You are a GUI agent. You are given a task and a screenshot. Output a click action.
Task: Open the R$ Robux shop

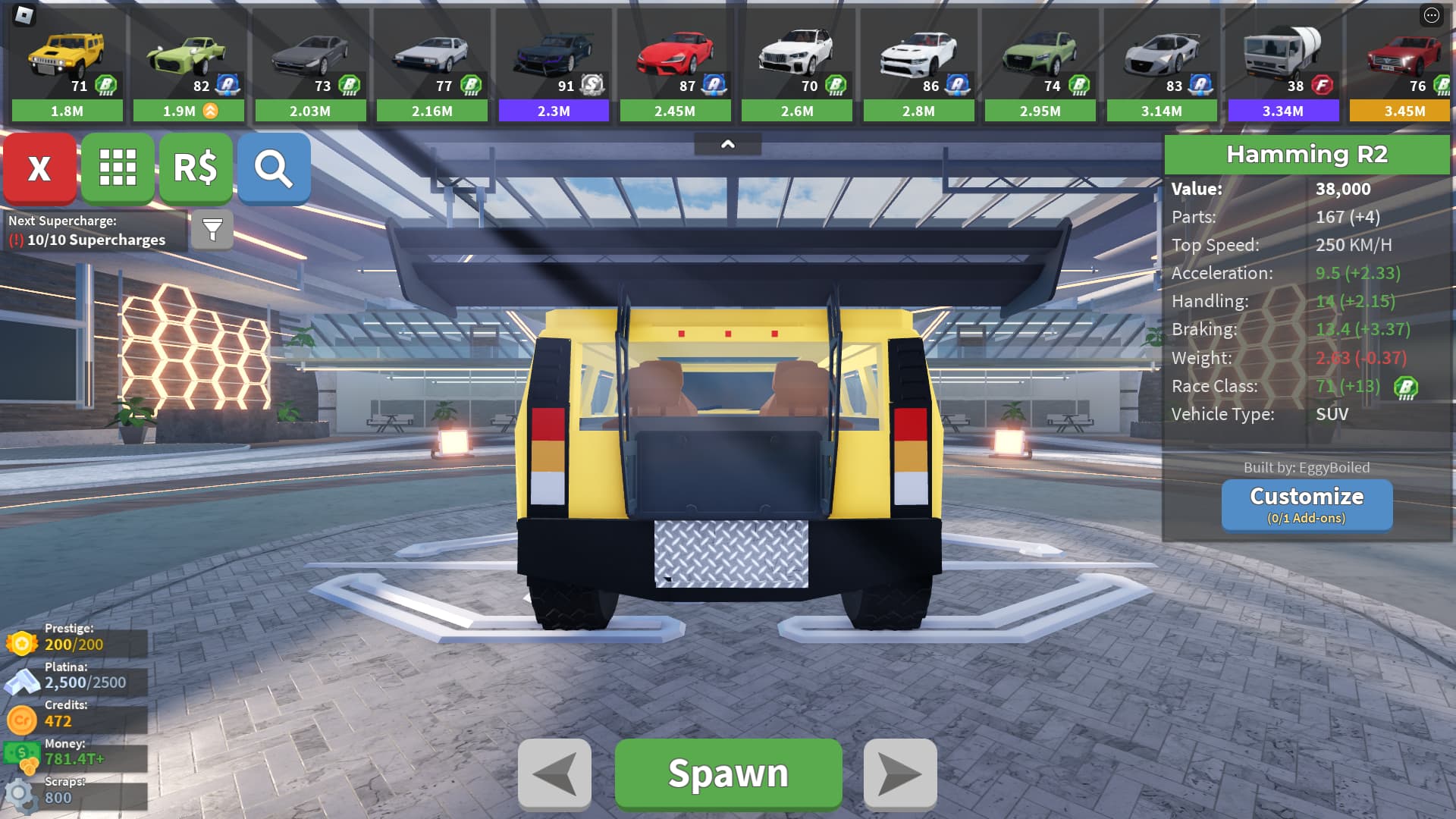196,168
